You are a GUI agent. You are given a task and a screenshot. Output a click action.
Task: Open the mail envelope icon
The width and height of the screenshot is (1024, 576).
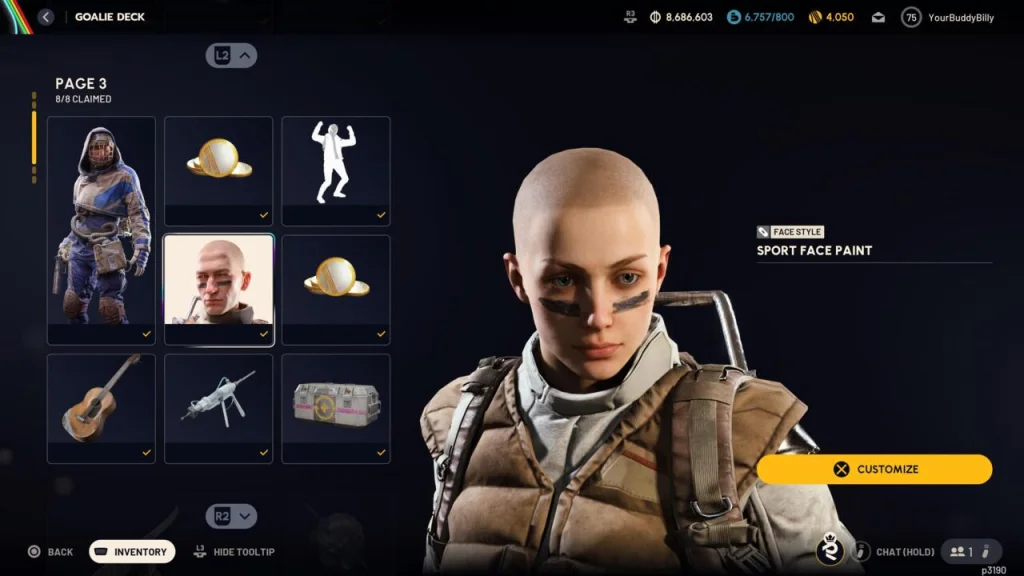pyautogui.click(x=878, y=18)
